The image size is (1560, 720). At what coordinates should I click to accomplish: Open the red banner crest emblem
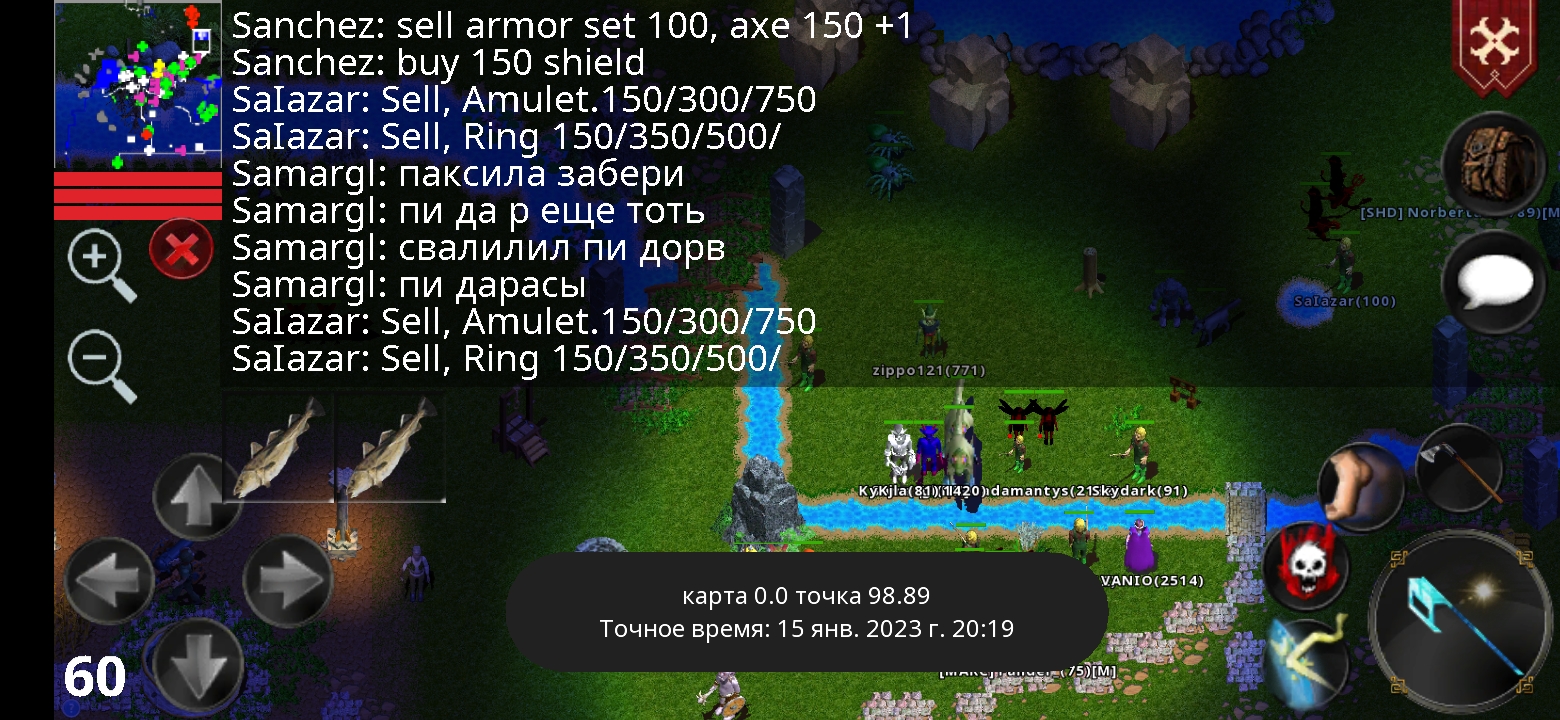[x=1496, y=40]
